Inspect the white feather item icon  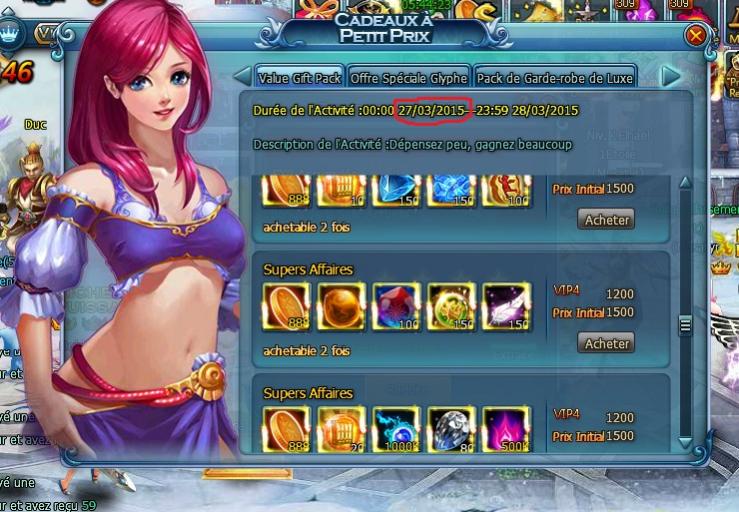[506, 306]
